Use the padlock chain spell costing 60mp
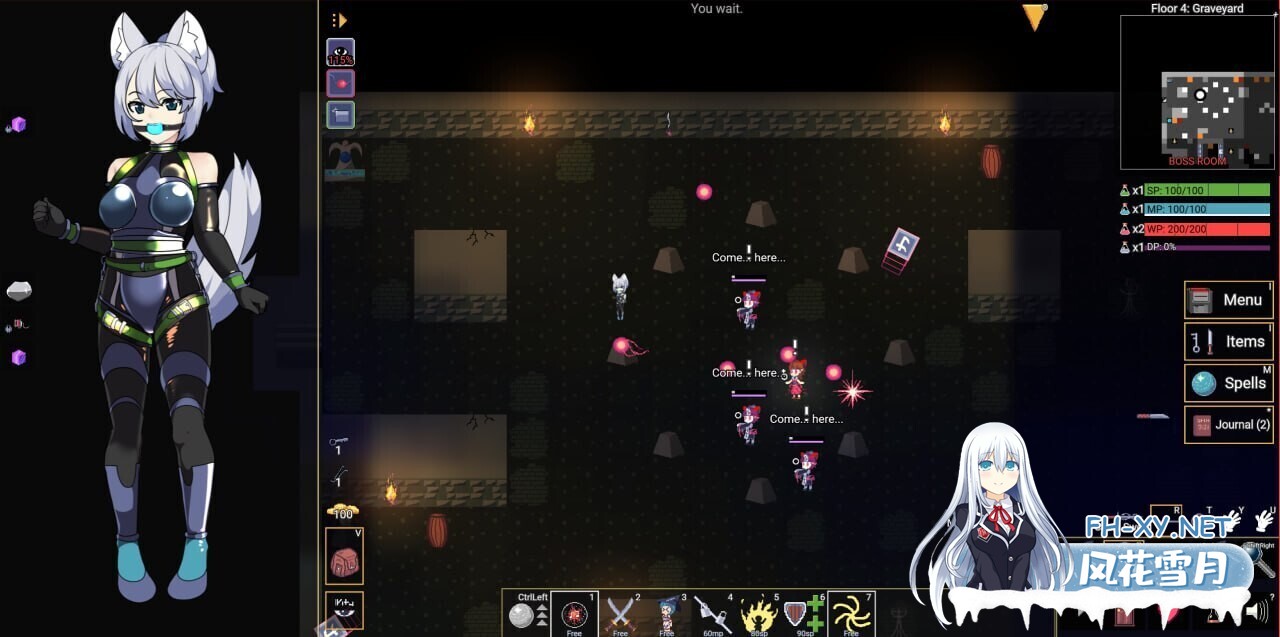This screenshot has height=637, width=1280. click(712, 613)
